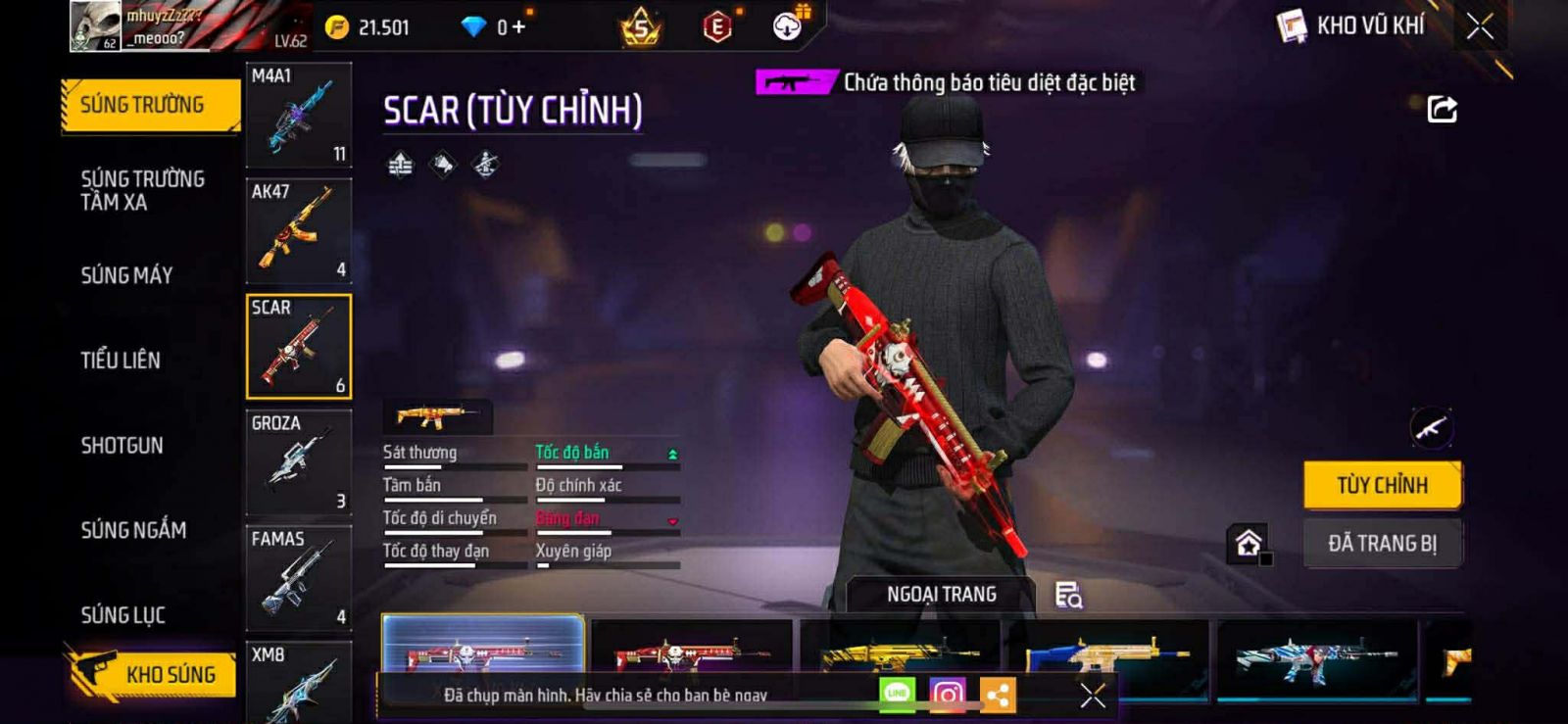Open the Súng Trường Tầm Xa category
The width and height of the screenshot is (1568, 724).
(x=143, y=190)
